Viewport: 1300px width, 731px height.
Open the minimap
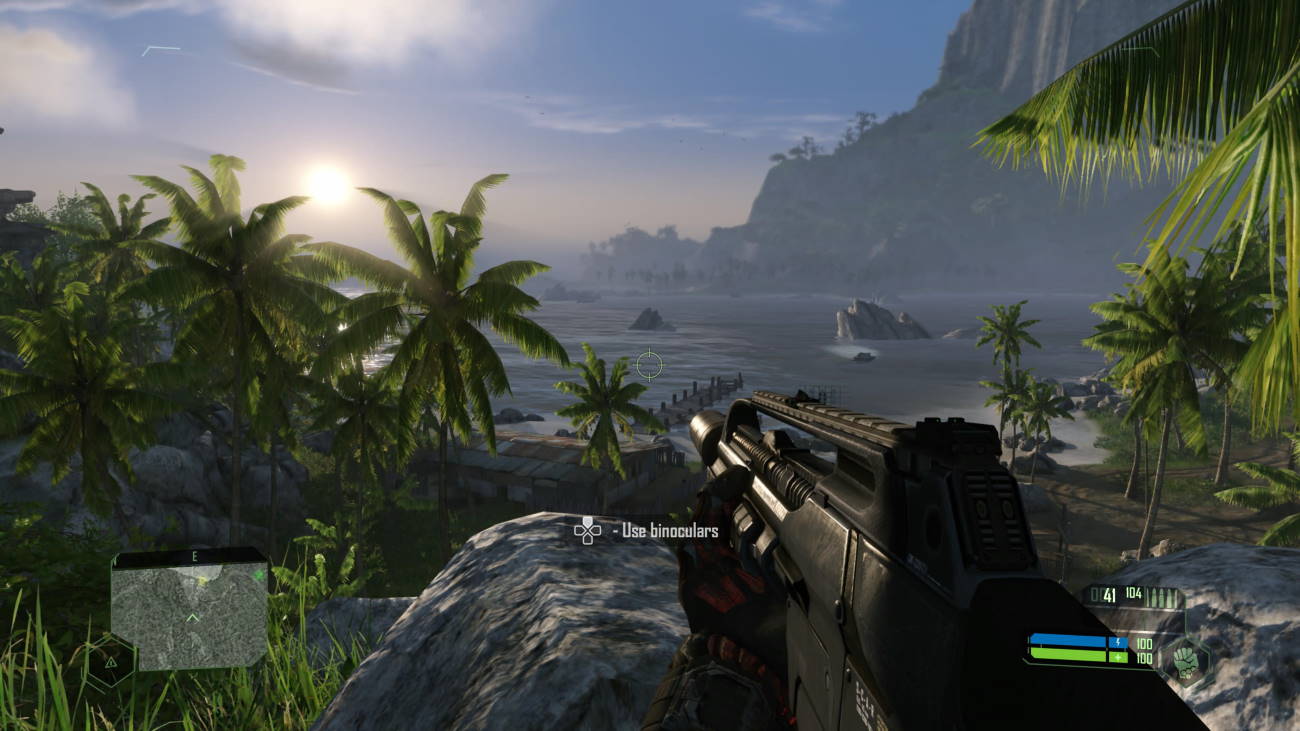tap(189, 612)
